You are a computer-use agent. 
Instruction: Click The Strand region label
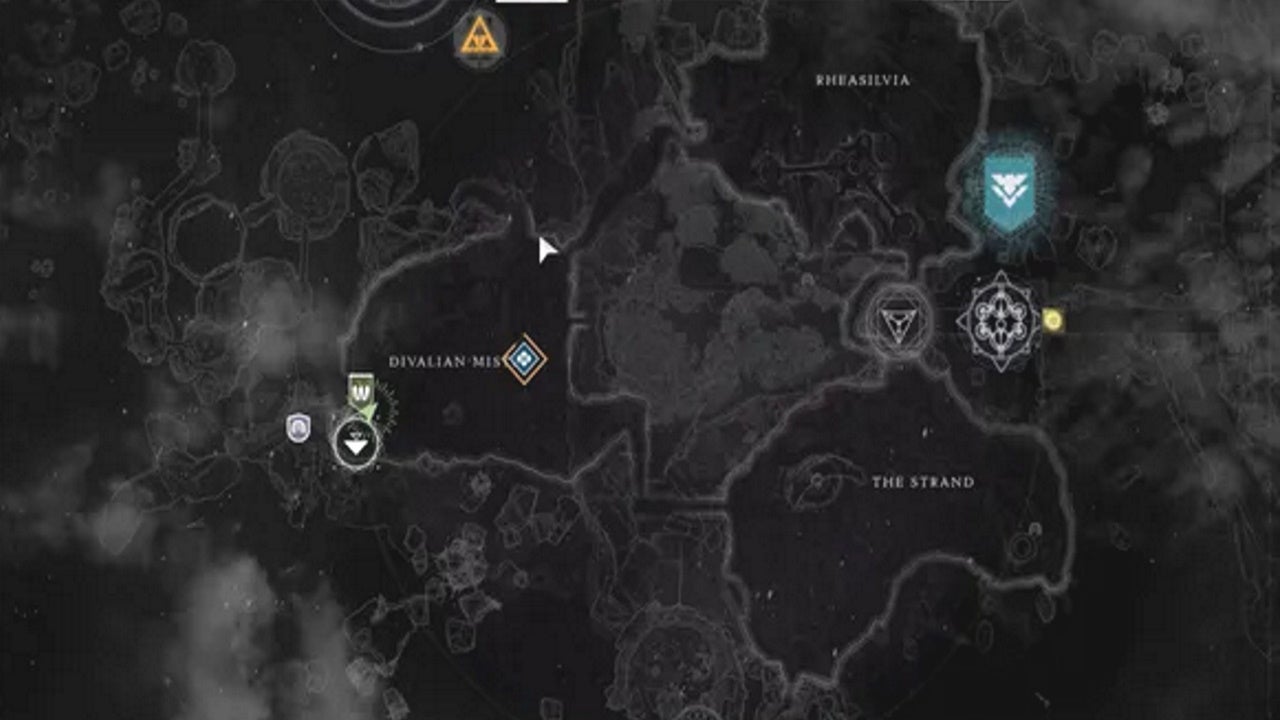tap(925, 480)
